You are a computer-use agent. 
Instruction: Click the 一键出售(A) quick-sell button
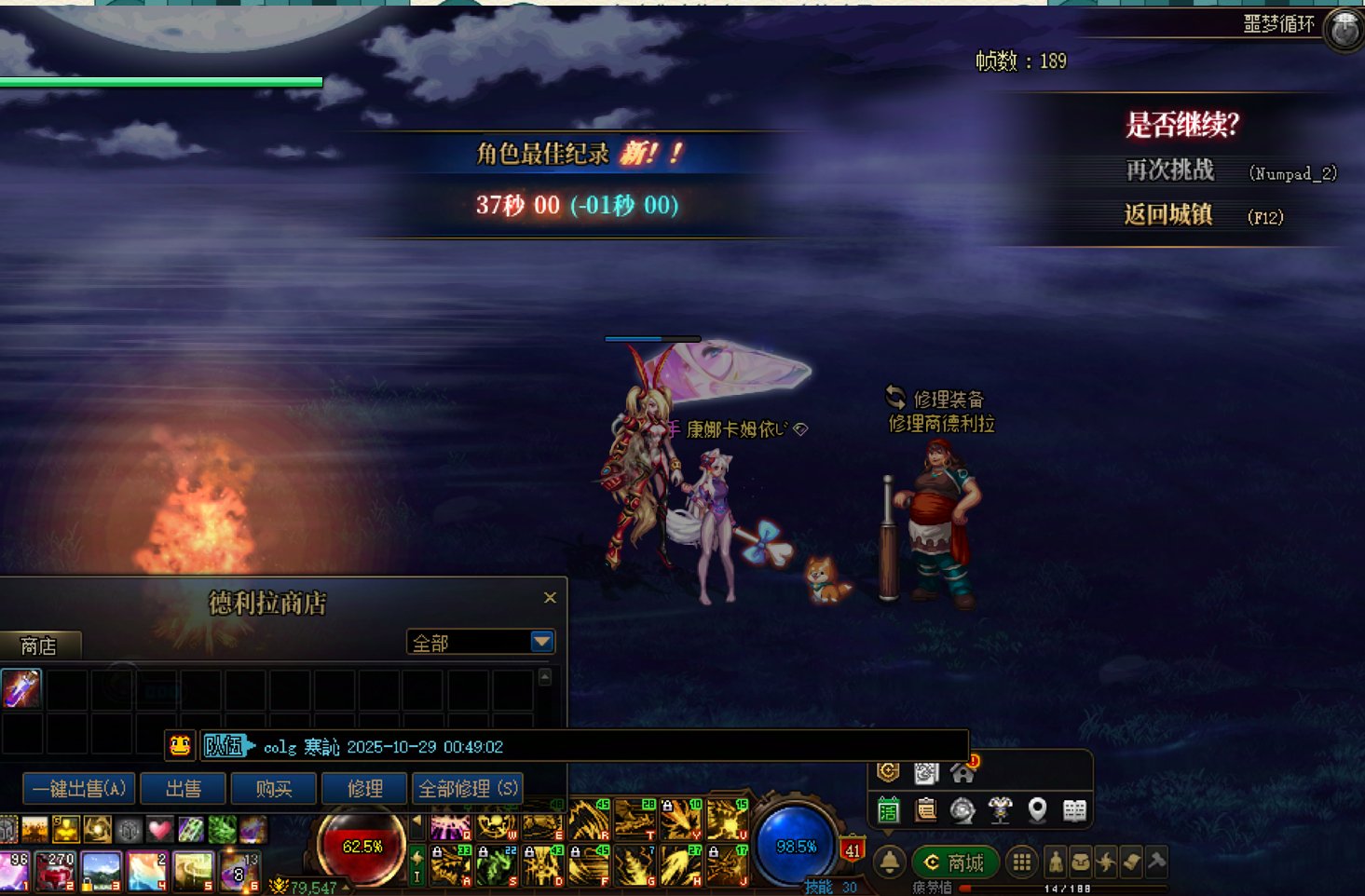coord(79,789)
